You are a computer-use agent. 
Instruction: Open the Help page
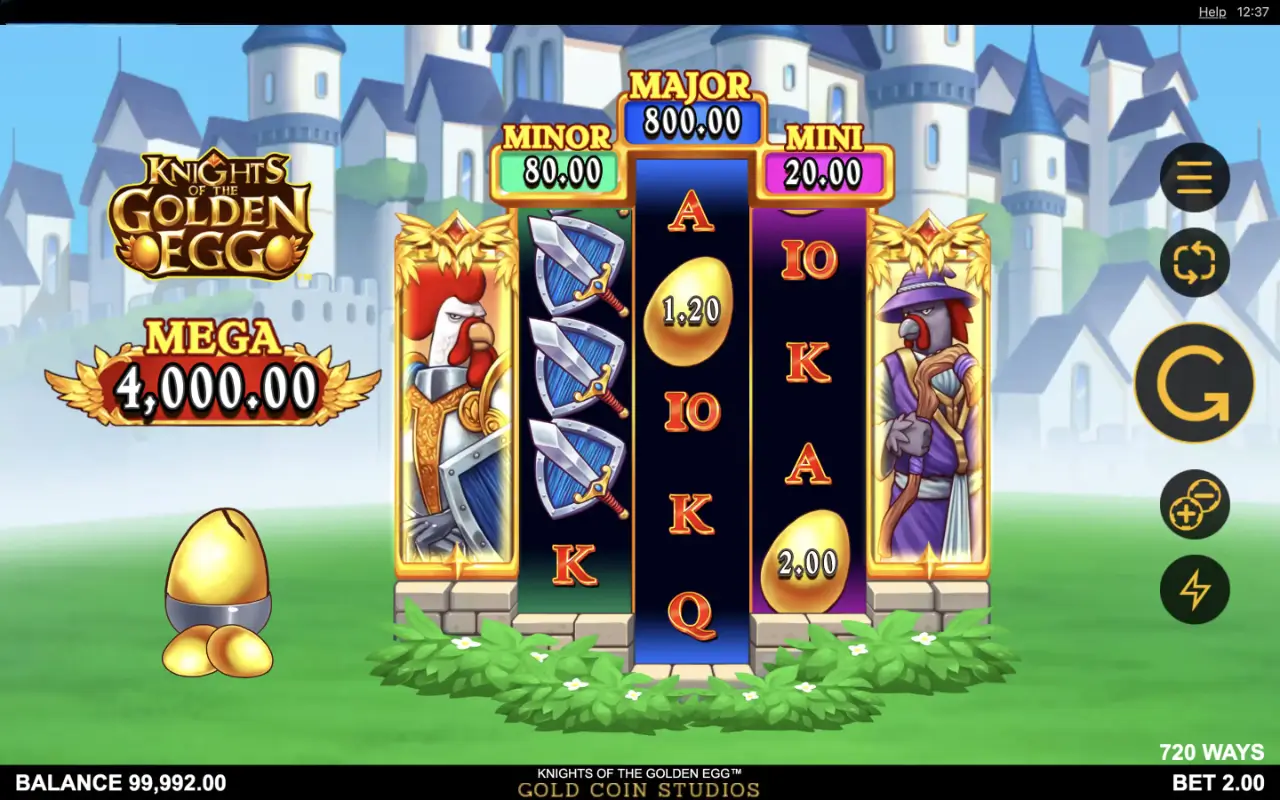[x=1211, y=12]
